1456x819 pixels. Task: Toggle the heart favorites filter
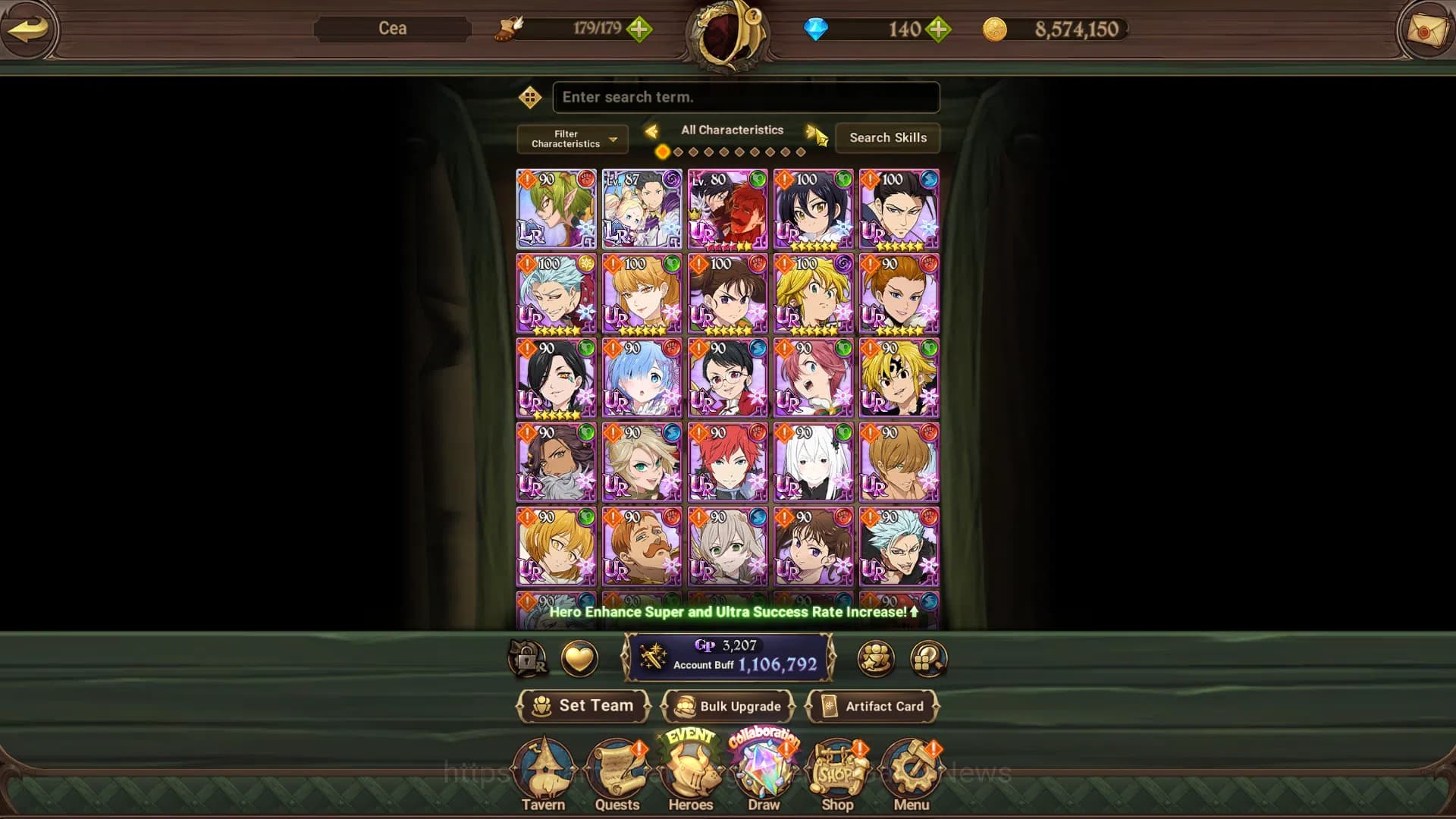coord(579,659)
